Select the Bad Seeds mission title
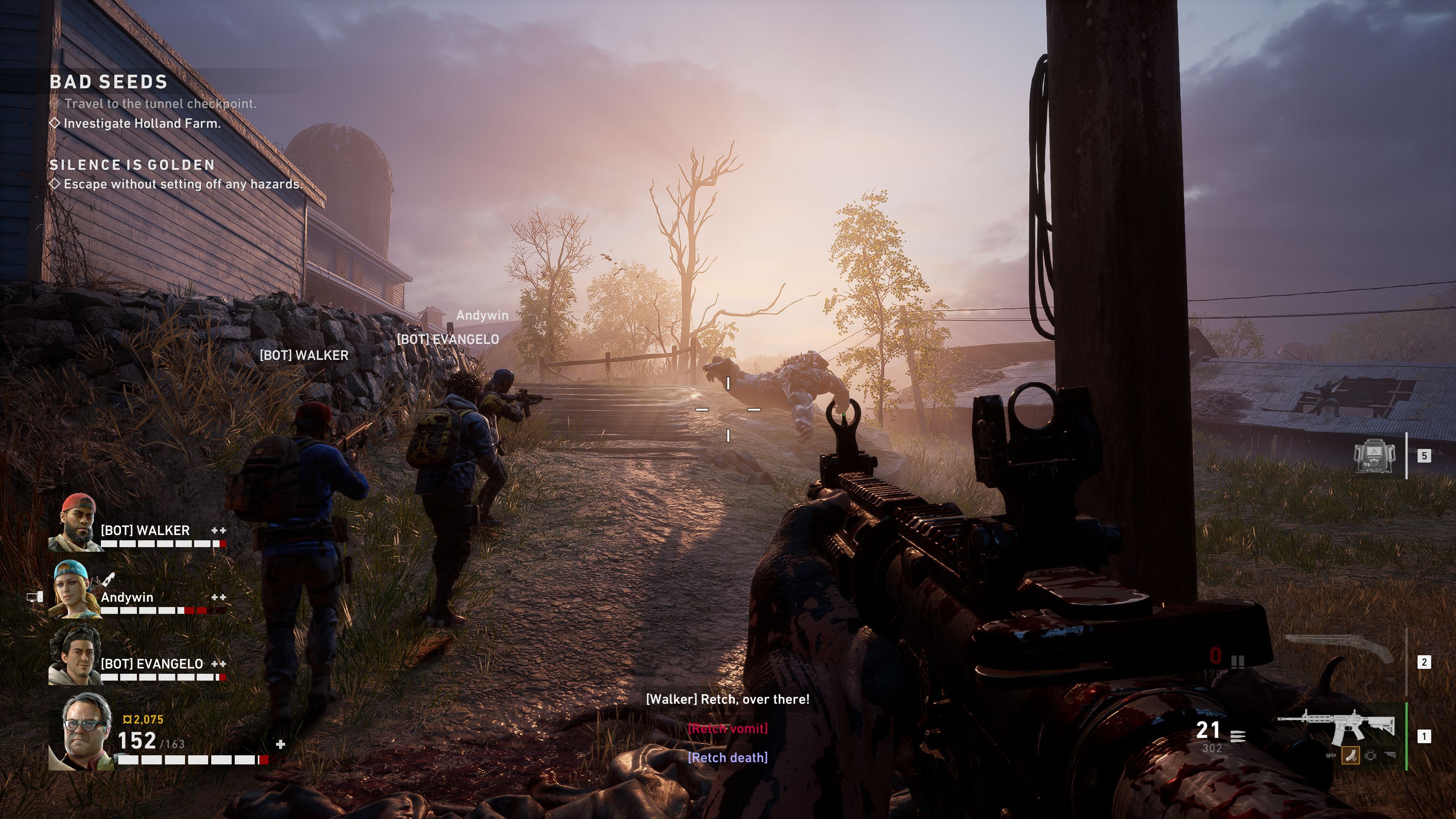This screenshot has height=819, width=1456. coord(108,83)
